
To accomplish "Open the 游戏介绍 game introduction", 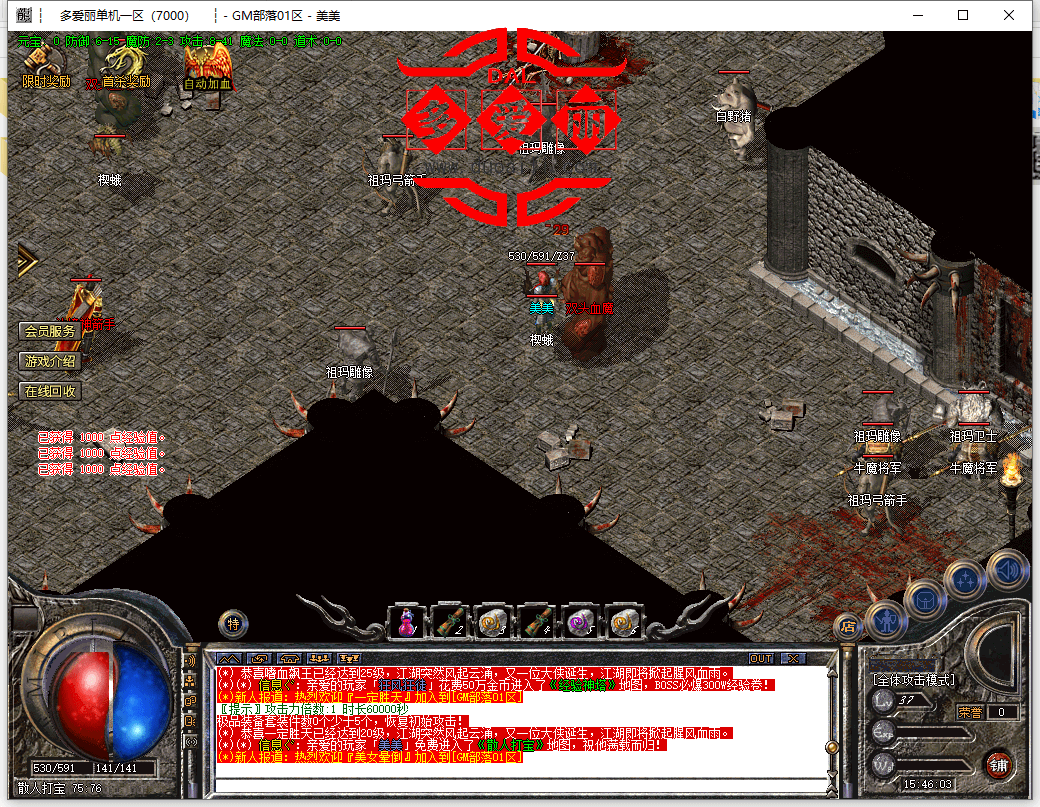I will [x=50, y=361].
